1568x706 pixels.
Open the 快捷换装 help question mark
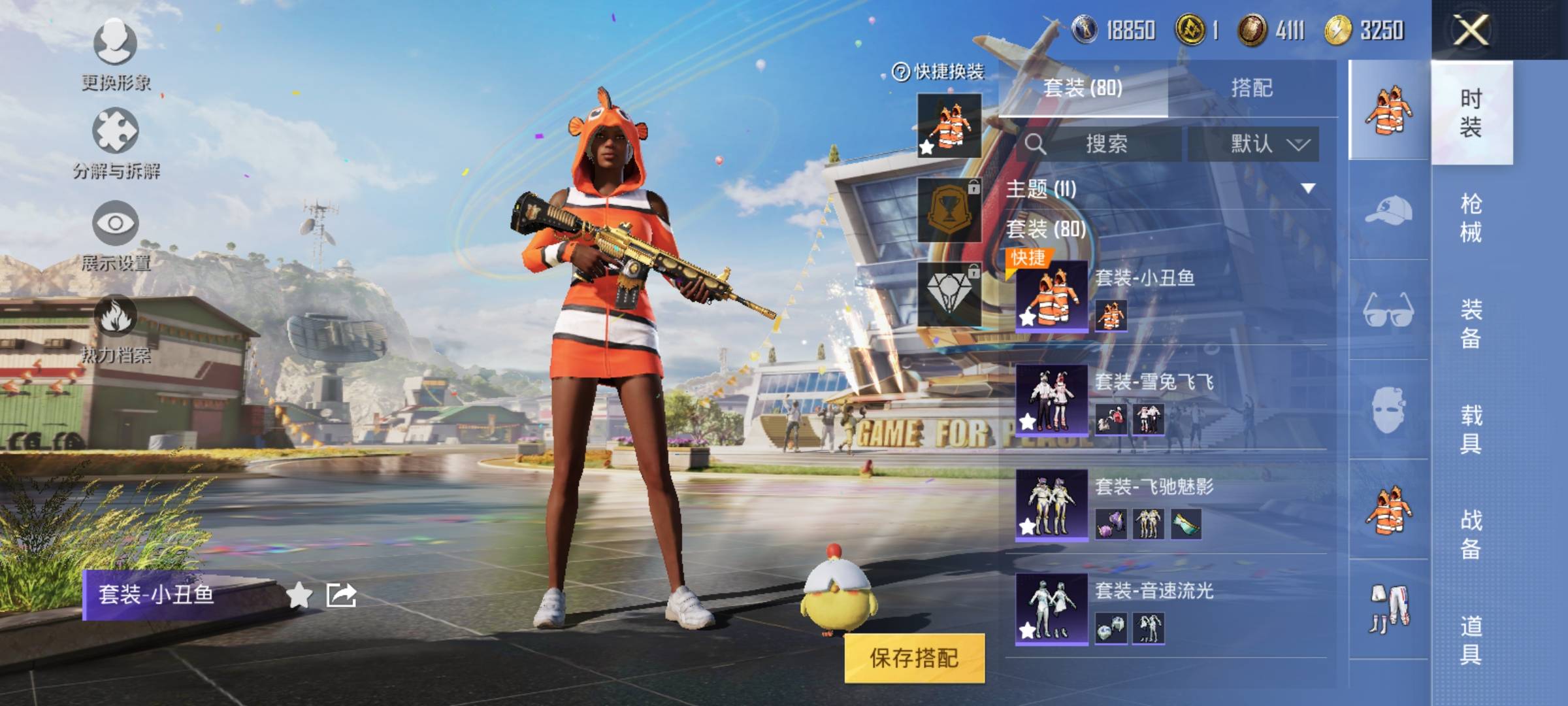point(901,72)
